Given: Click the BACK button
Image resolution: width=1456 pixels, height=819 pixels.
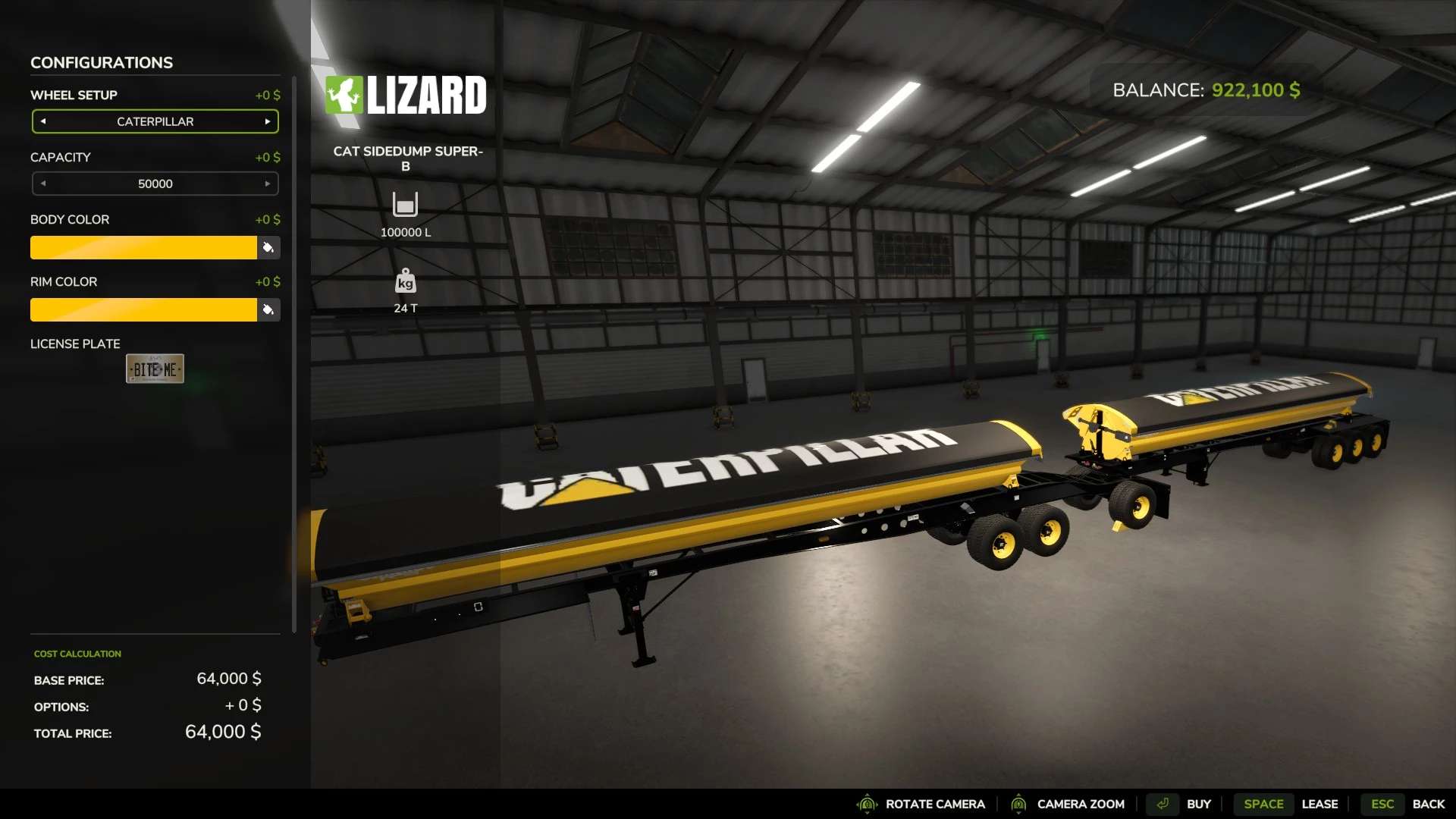Looking at the screenshot, I should click(1429, 803).
